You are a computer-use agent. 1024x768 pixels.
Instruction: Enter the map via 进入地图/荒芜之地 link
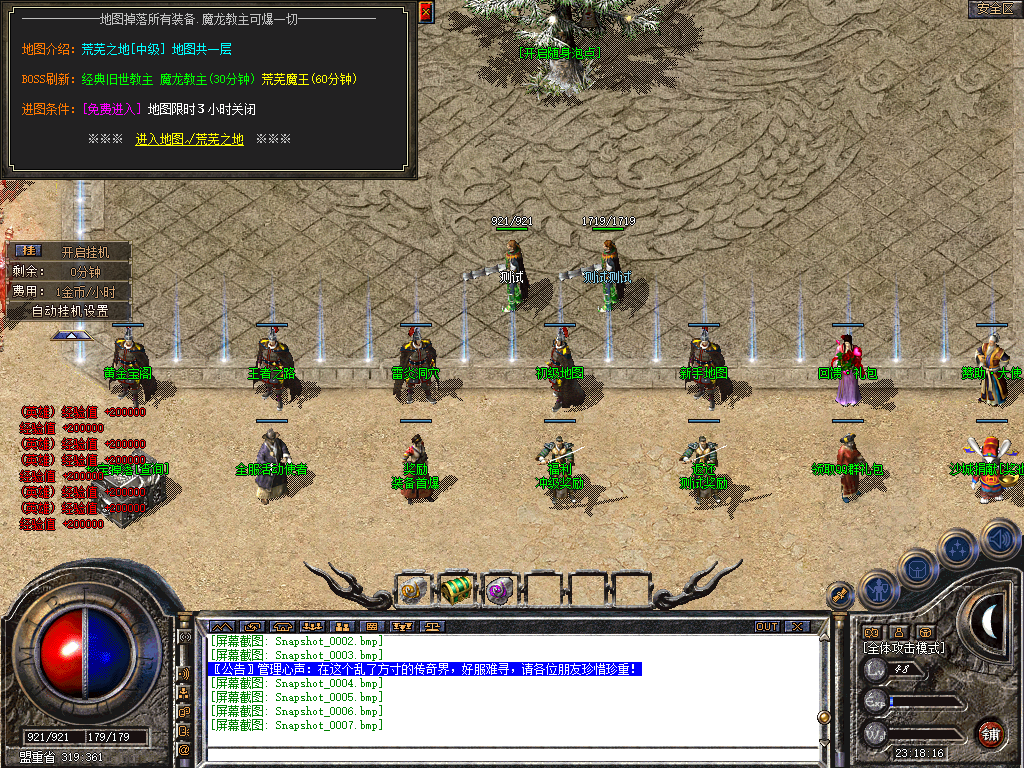click(189, 139)
